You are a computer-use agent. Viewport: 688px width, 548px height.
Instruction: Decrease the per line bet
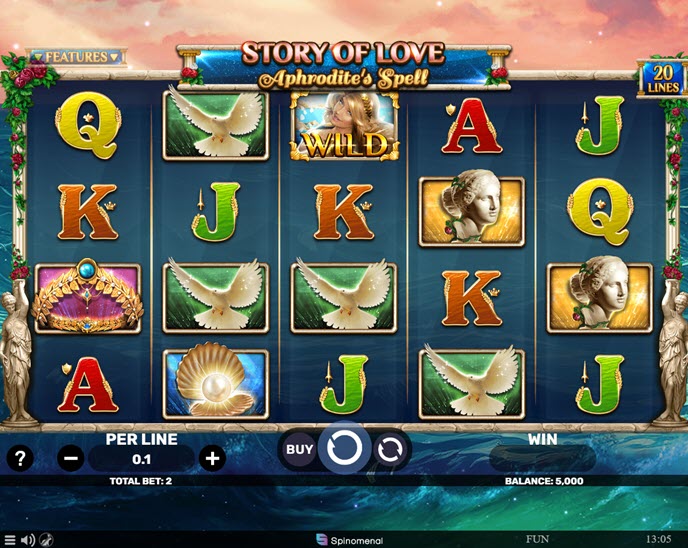click(71, 459)
